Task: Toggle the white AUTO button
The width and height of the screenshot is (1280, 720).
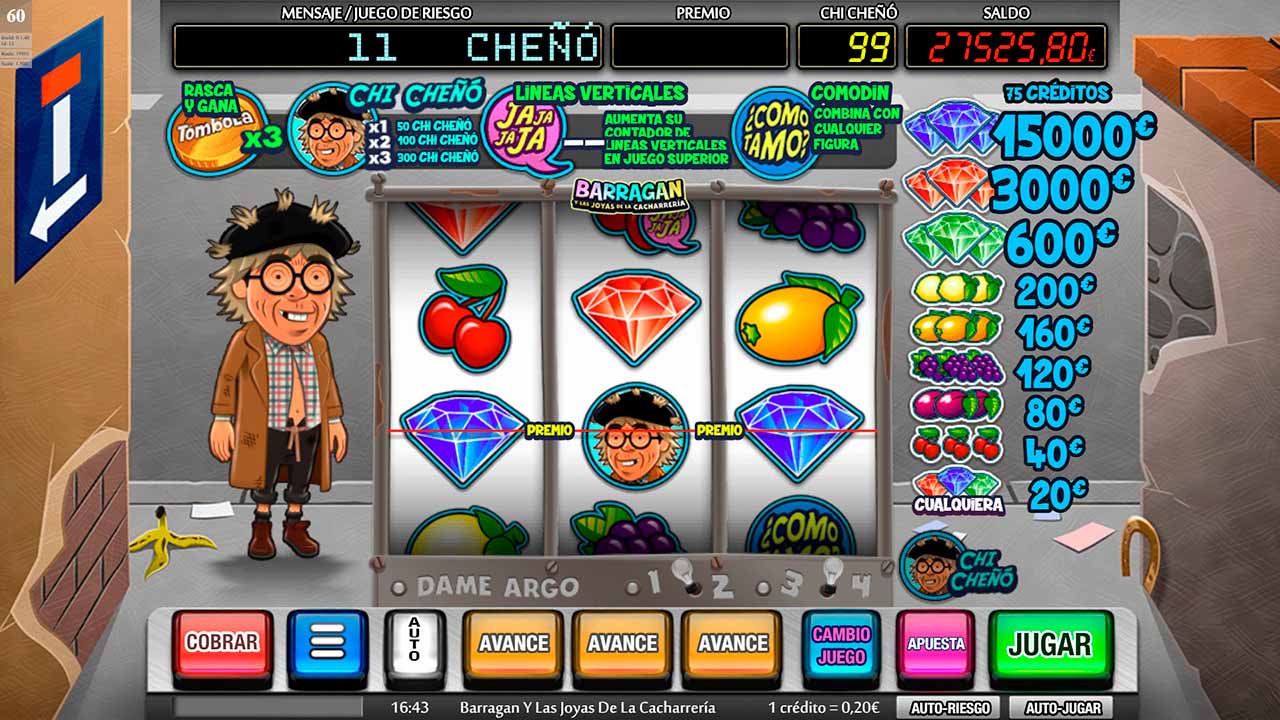Action: (x=414, y=643)
